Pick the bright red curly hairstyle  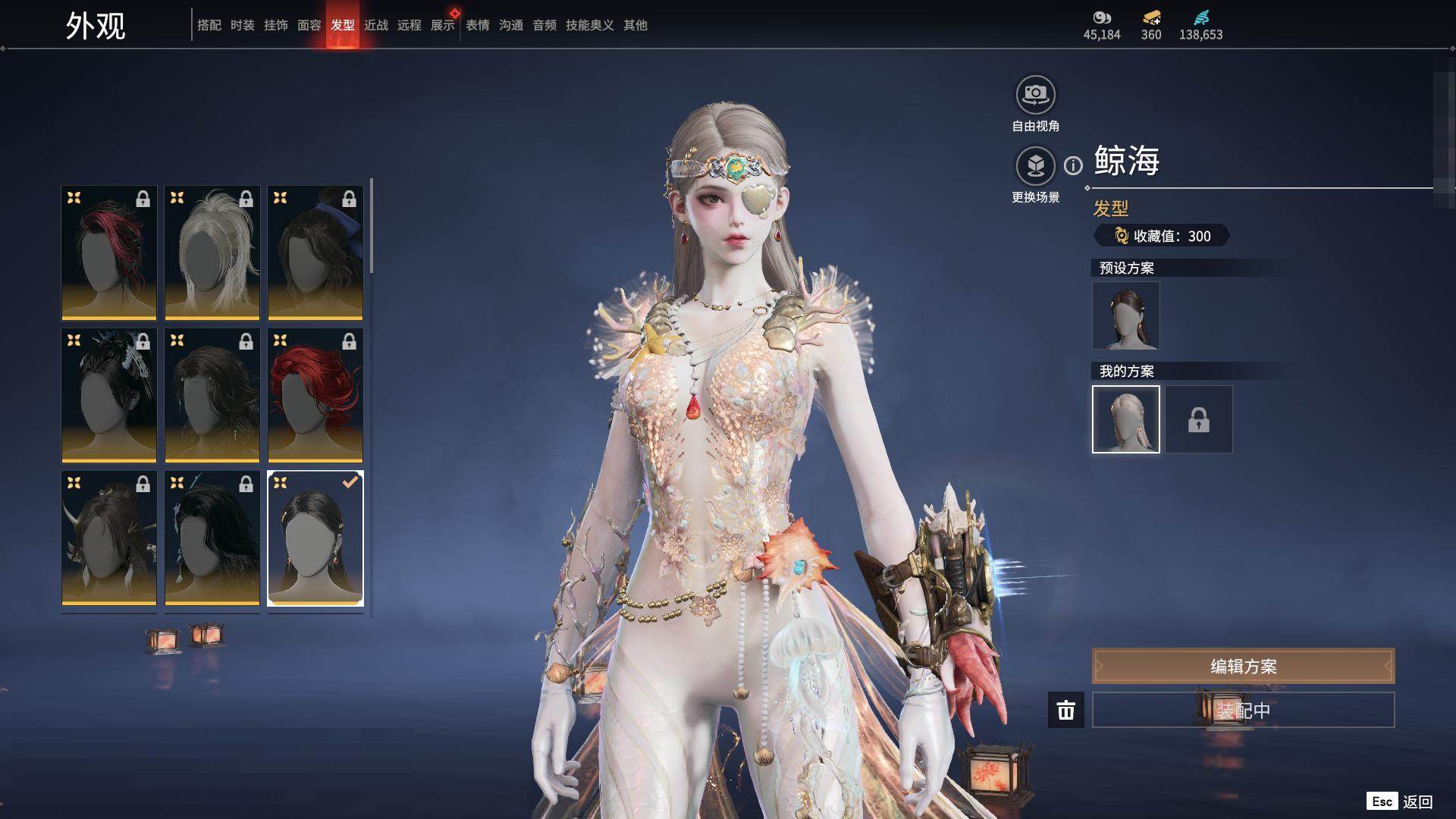[x=315, y=395]
